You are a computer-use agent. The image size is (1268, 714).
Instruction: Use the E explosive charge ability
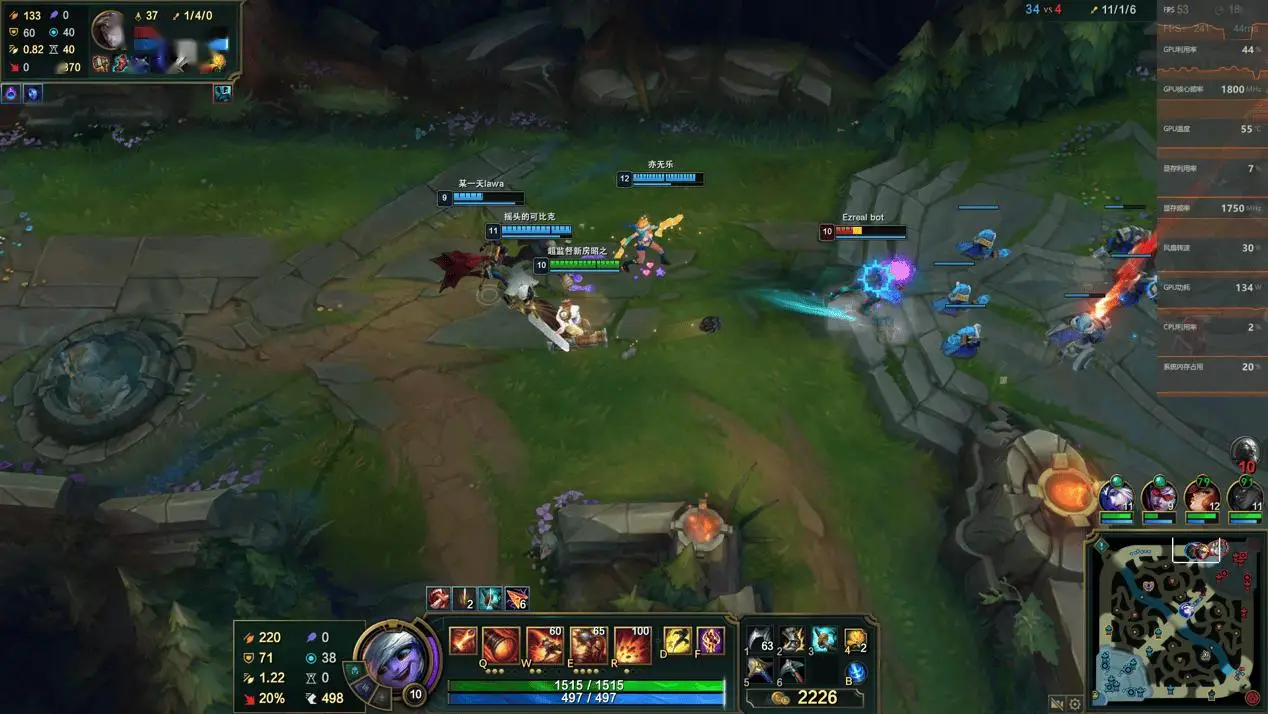coord(588,646)
